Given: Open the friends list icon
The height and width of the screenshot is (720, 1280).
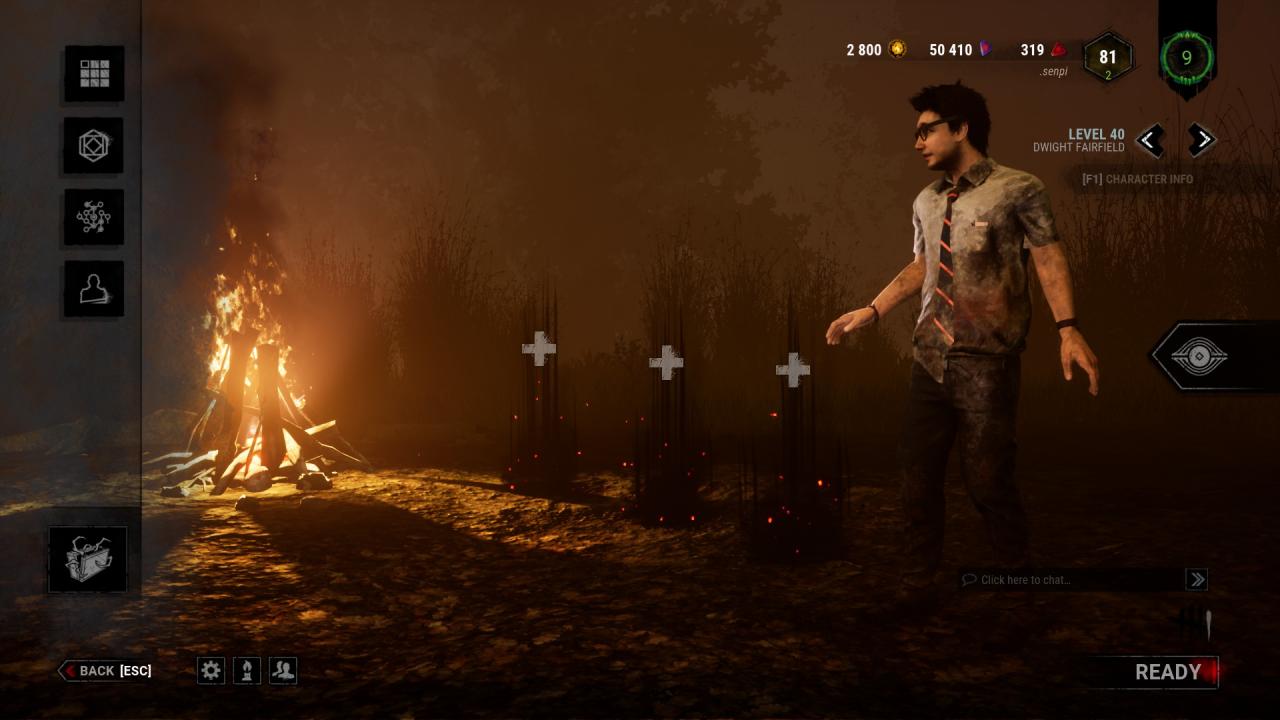Looking at the screenshot, I should 283,670.
